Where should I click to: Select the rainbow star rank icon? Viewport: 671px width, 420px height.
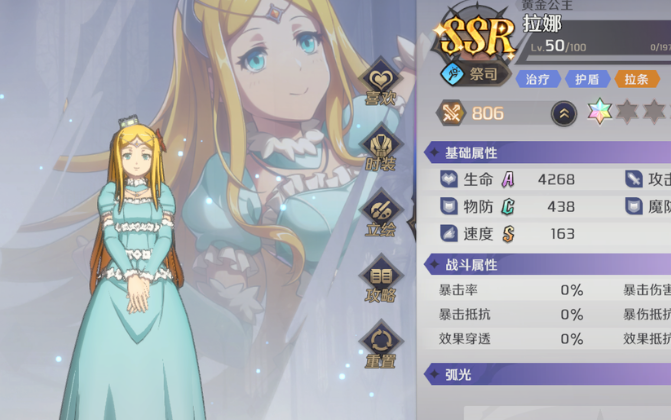600,113
